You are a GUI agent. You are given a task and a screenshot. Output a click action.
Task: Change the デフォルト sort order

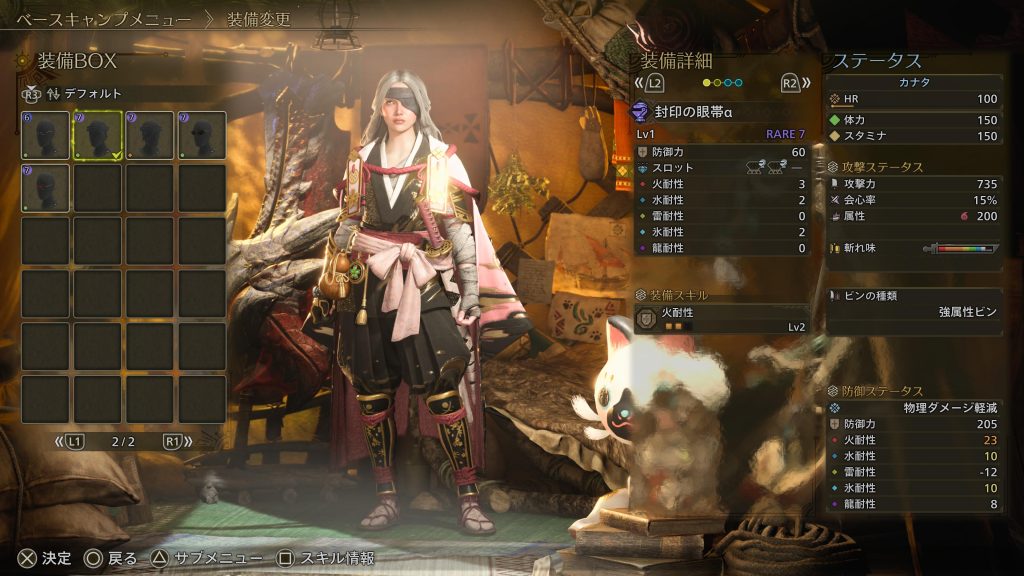click(x=71, y=93)
